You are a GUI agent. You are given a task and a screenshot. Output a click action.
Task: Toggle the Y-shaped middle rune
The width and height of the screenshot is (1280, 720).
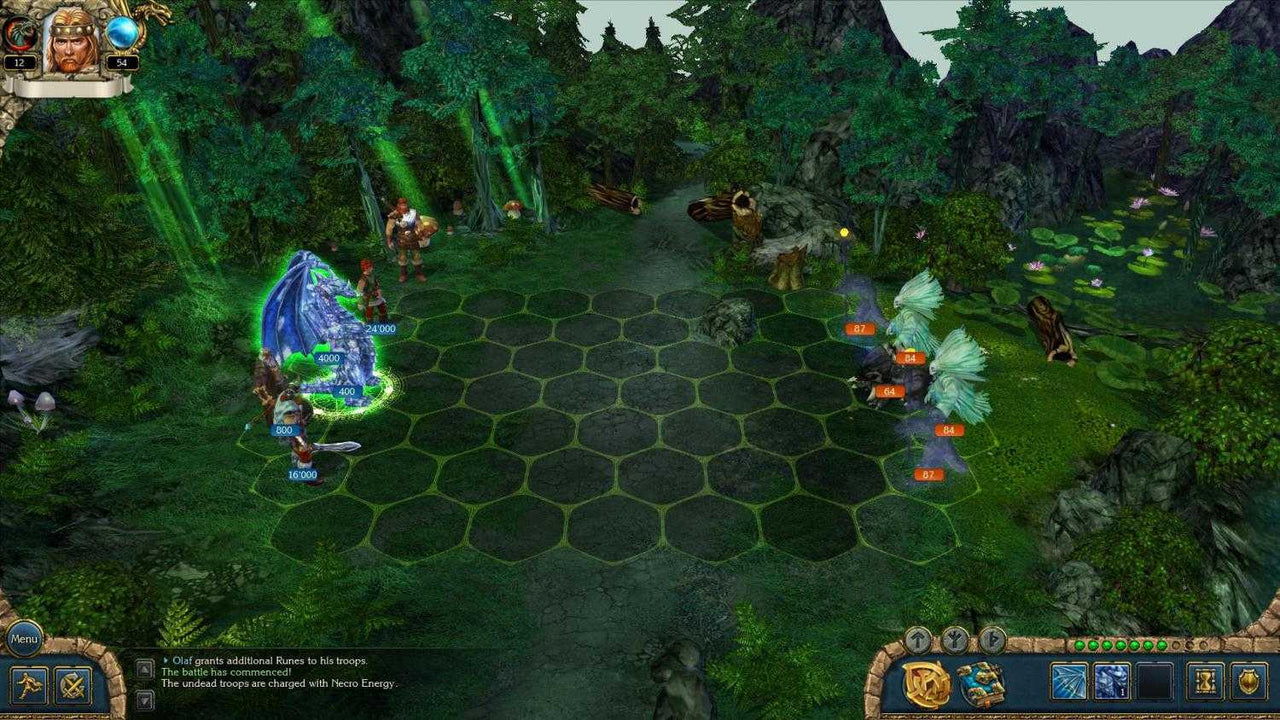pos(955,639)
